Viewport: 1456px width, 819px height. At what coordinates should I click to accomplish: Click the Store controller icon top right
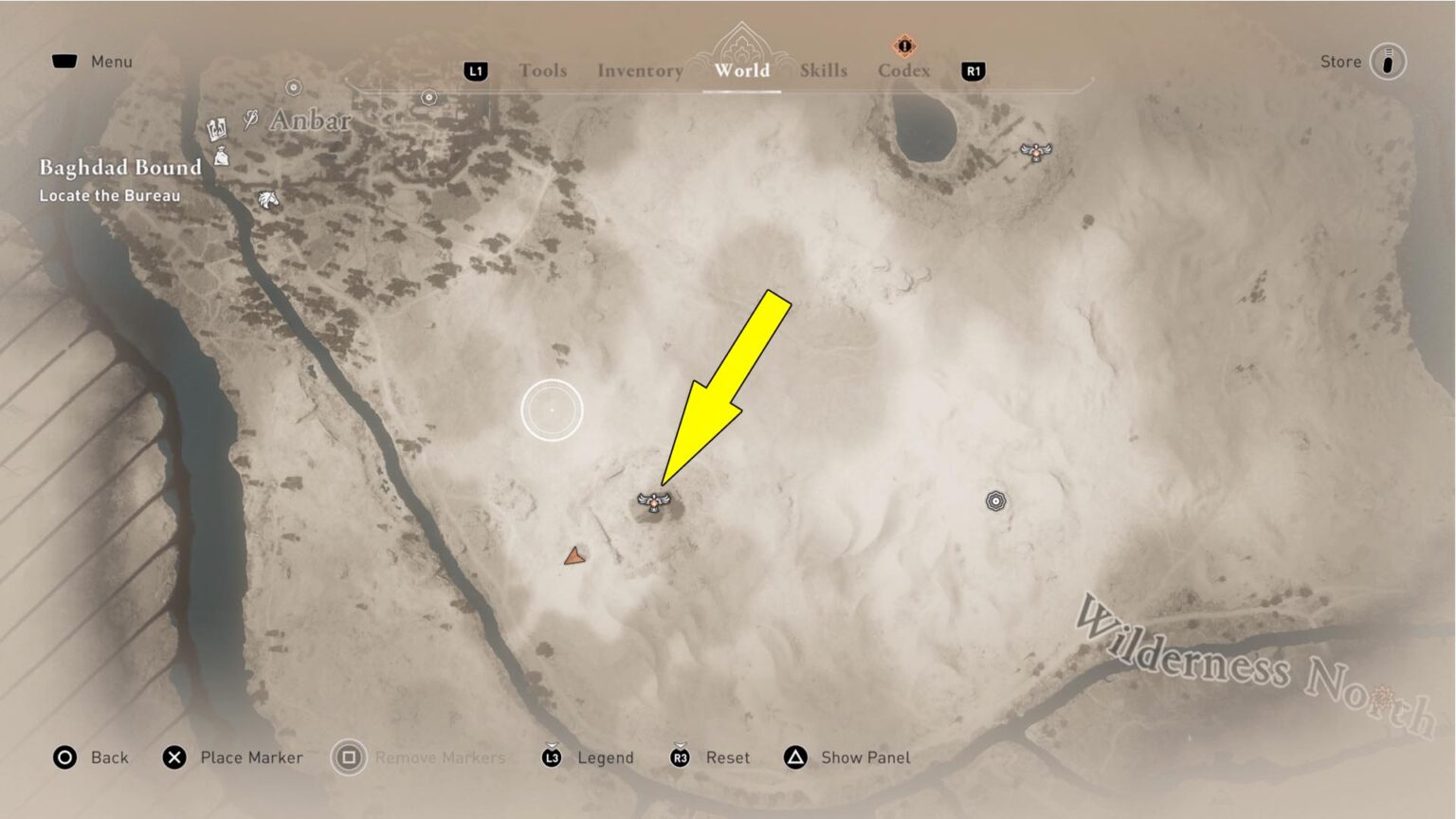coord(1386,61)
